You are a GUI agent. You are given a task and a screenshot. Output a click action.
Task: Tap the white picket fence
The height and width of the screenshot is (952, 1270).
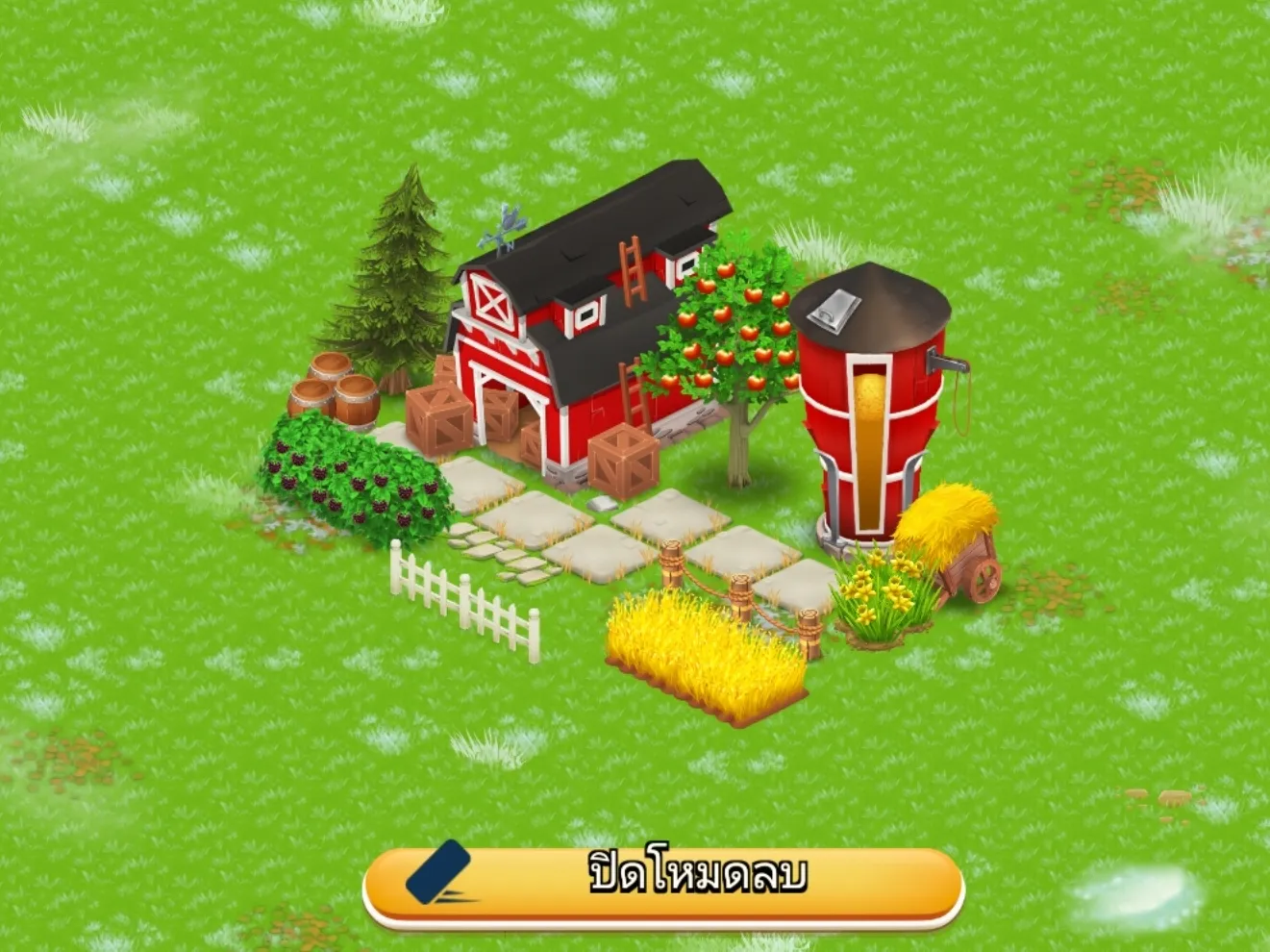(x=461, y=596)
